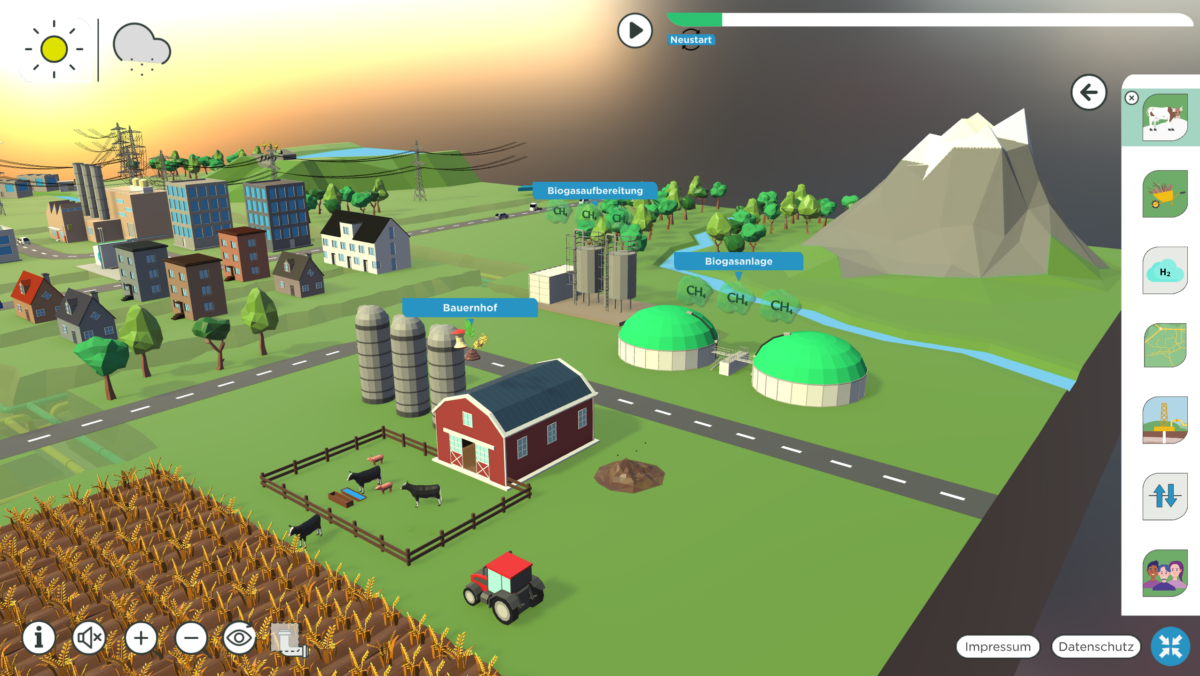Show information with the i button
This screenshot has height=676, width=1200.
click(x=39, y=637)
